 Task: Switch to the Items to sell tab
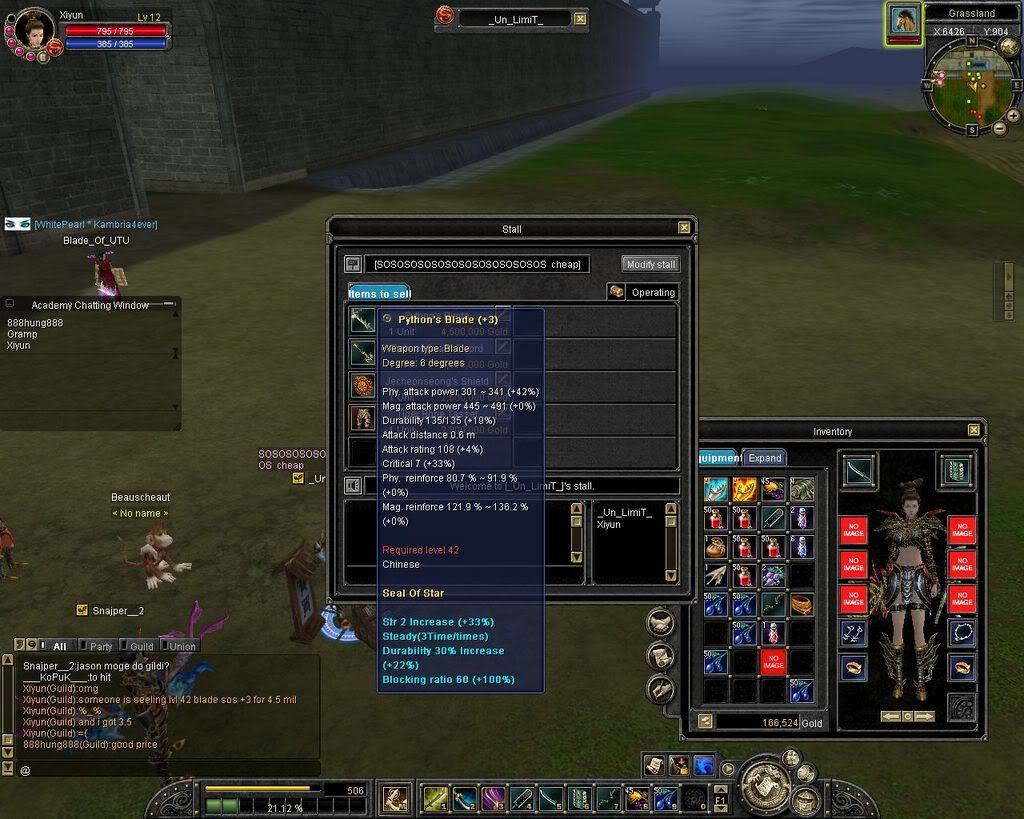pyautogui.click(x=379, y=293)
